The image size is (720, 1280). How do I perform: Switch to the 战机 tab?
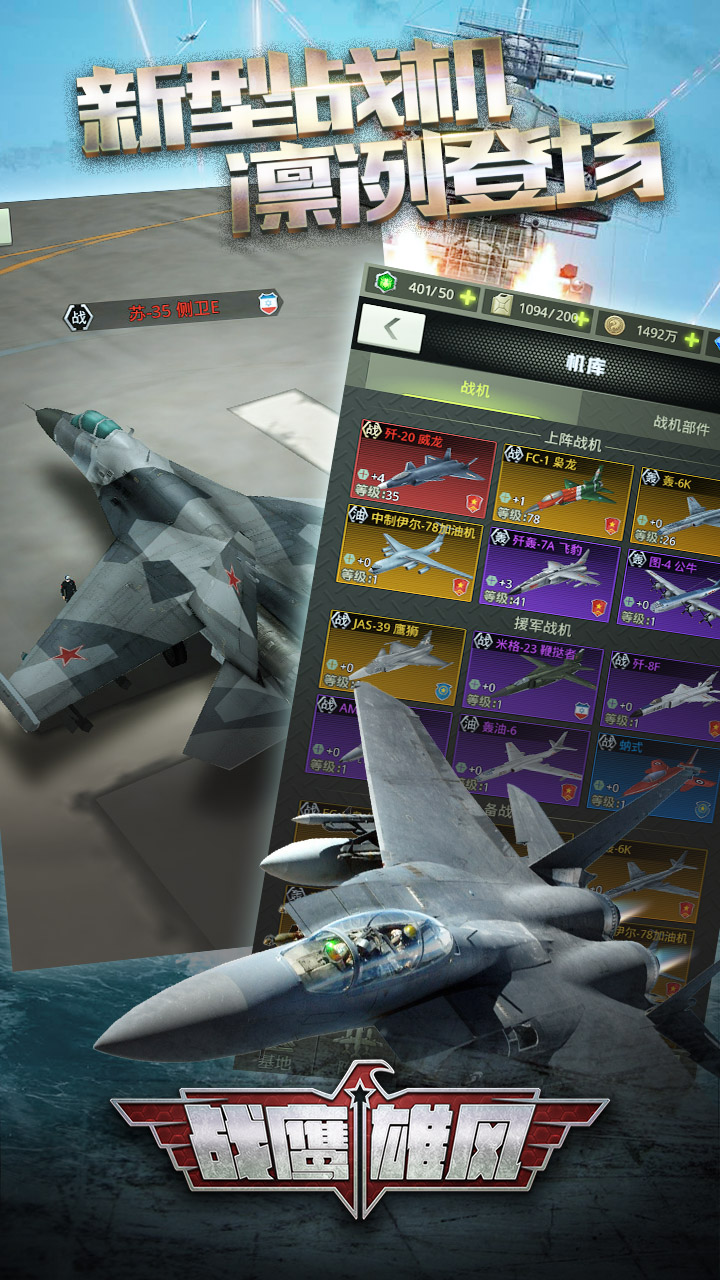pyautogui.click(x=475, y=390)
